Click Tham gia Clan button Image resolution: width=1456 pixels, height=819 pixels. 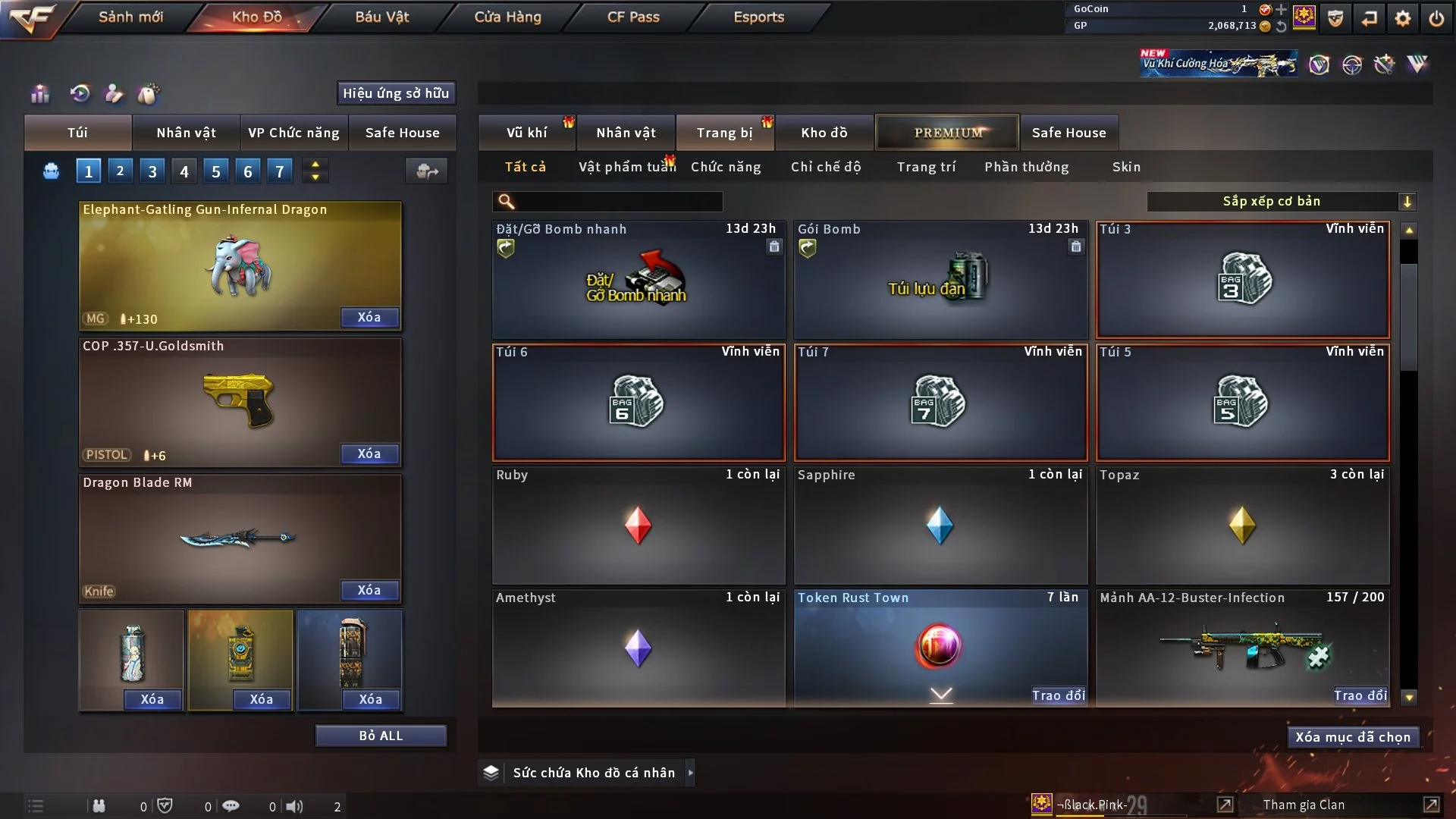pyautogui.click(x=1304, y=805)
